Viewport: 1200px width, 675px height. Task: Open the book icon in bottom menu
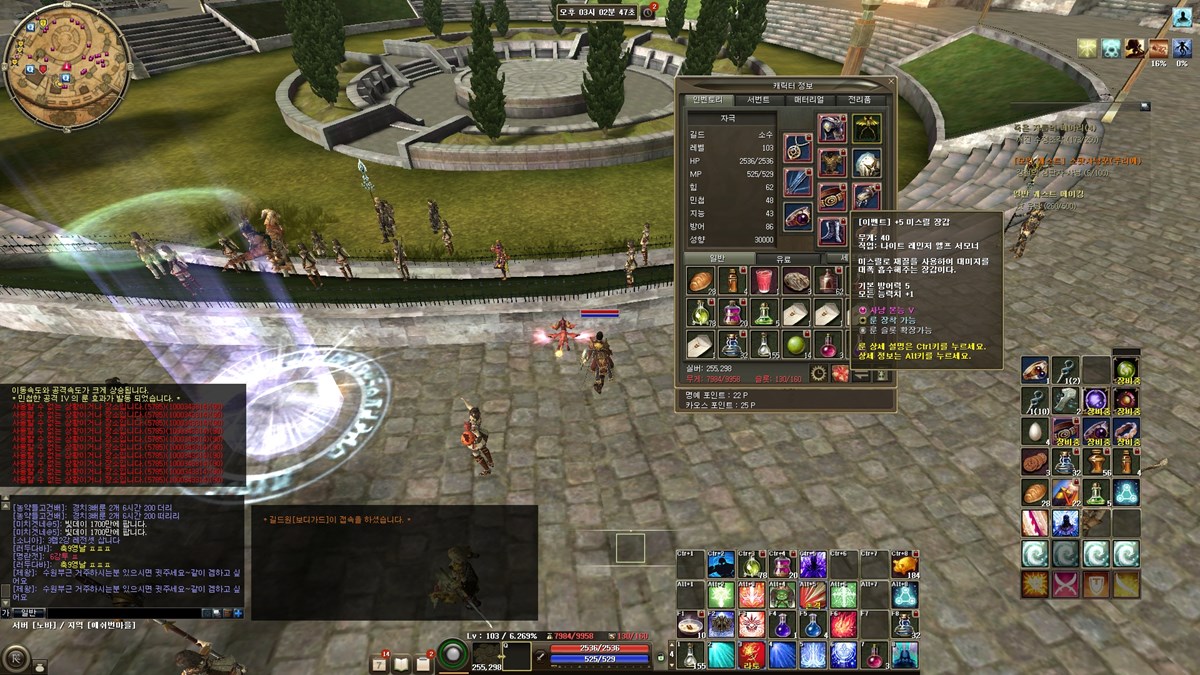[x=402, y=663]
